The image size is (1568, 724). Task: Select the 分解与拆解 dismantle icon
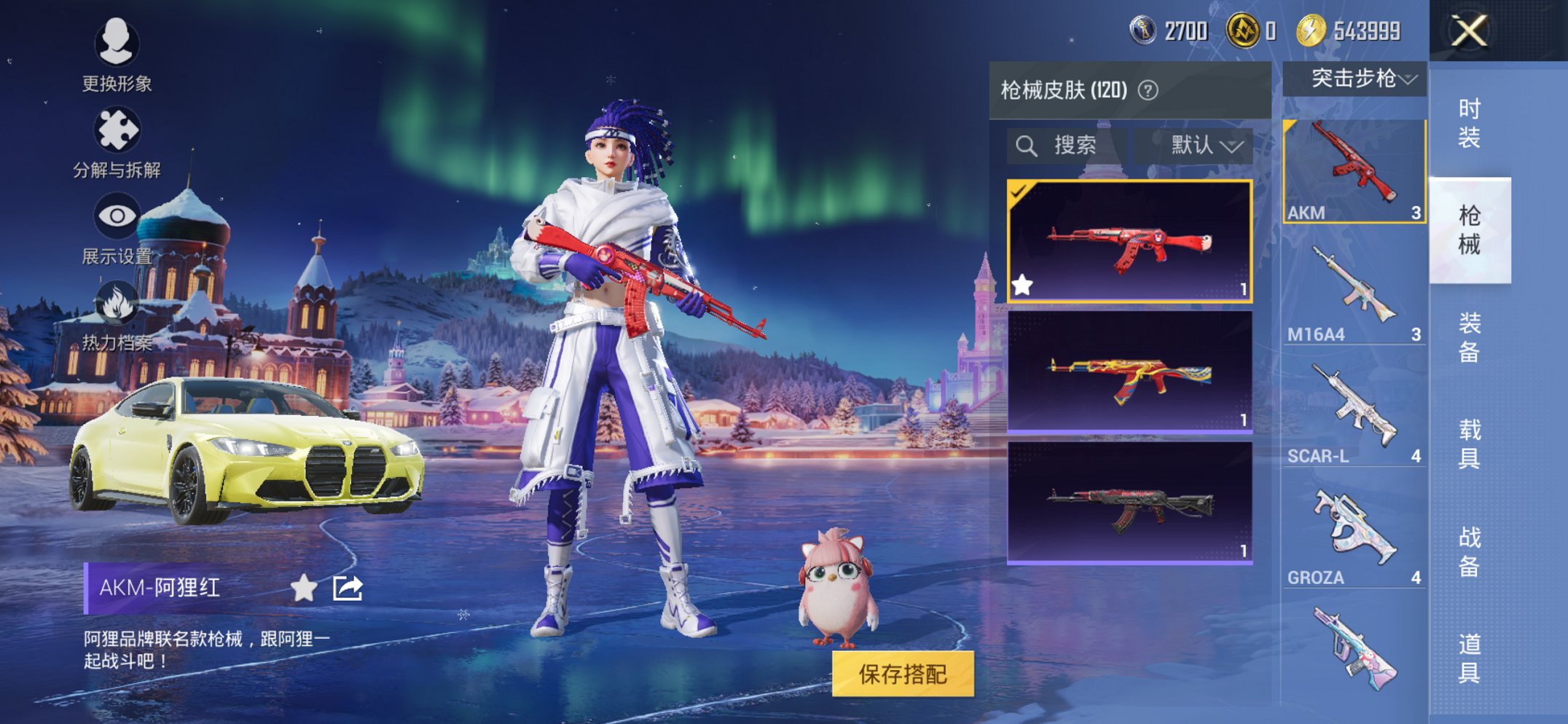117,130
